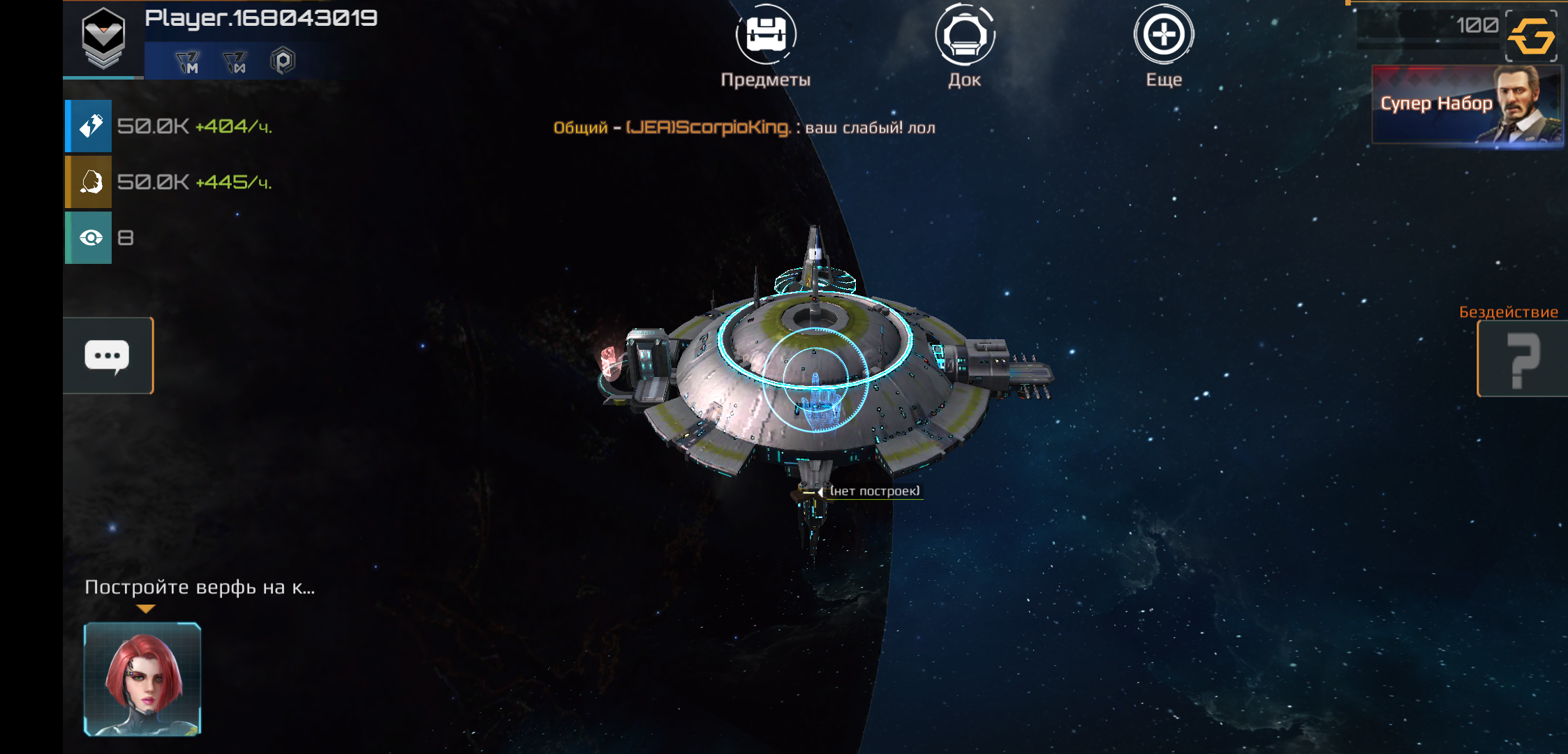Open the Еще more menu
1568x754 pixels.
[x=1164, y=35]
